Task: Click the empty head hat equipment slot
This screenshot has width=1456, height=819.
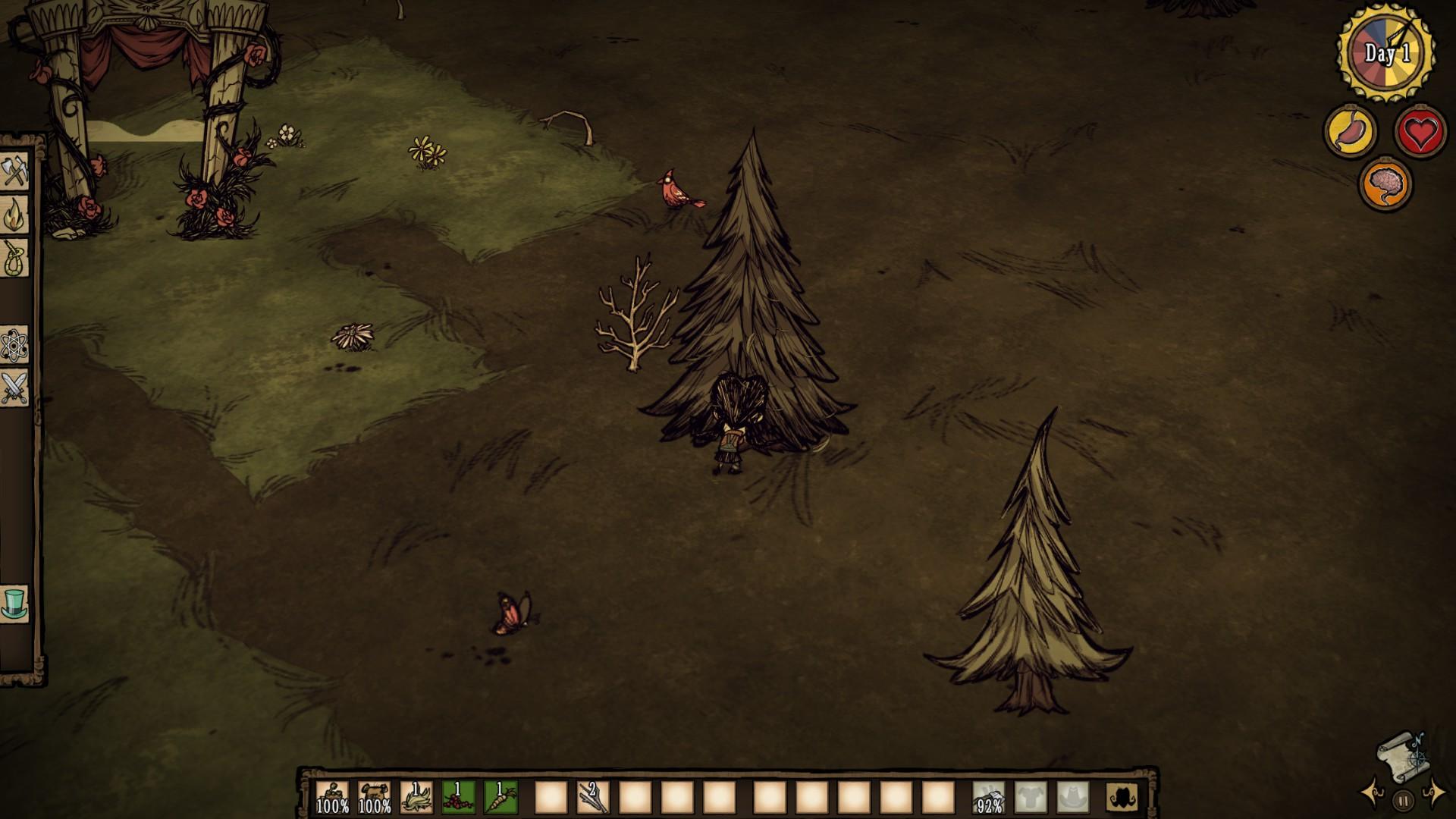Action: pyautogui.click(x=1072, y=797)
